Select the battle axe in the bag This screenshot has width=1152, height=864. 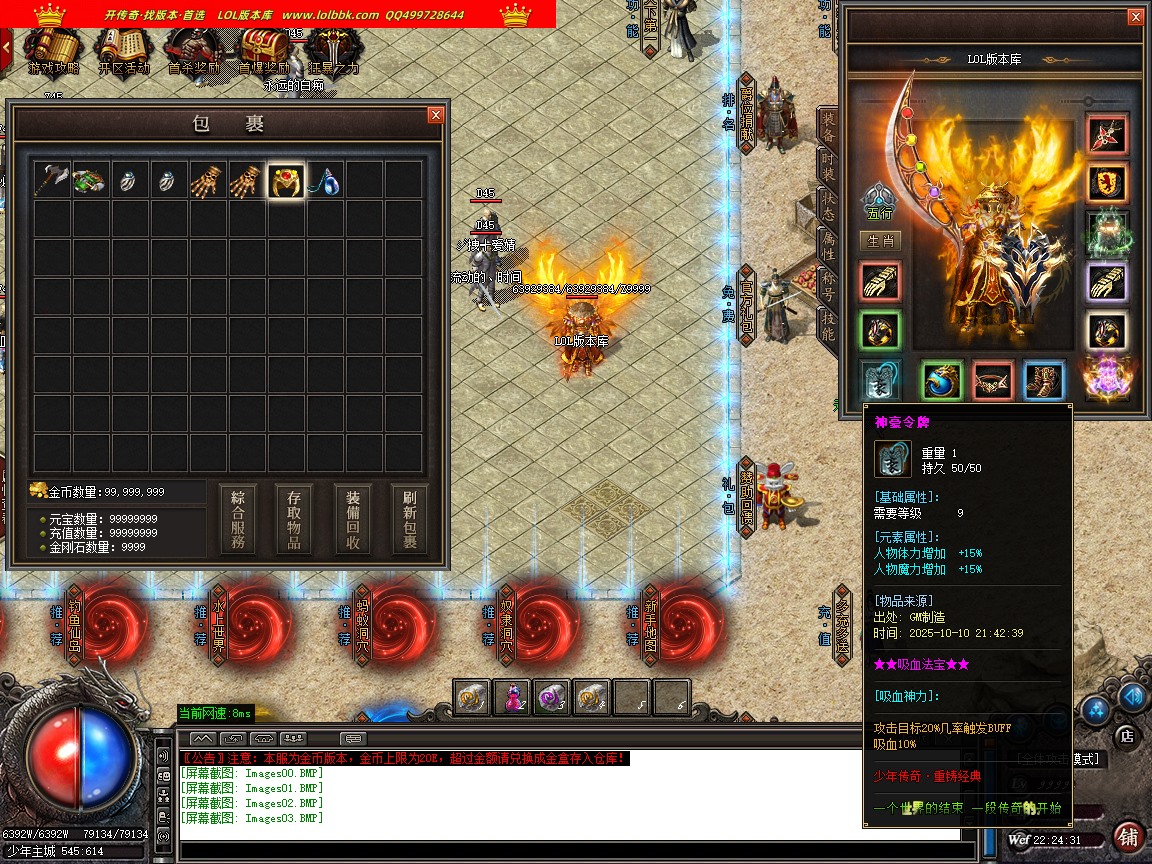pos(51,180)
